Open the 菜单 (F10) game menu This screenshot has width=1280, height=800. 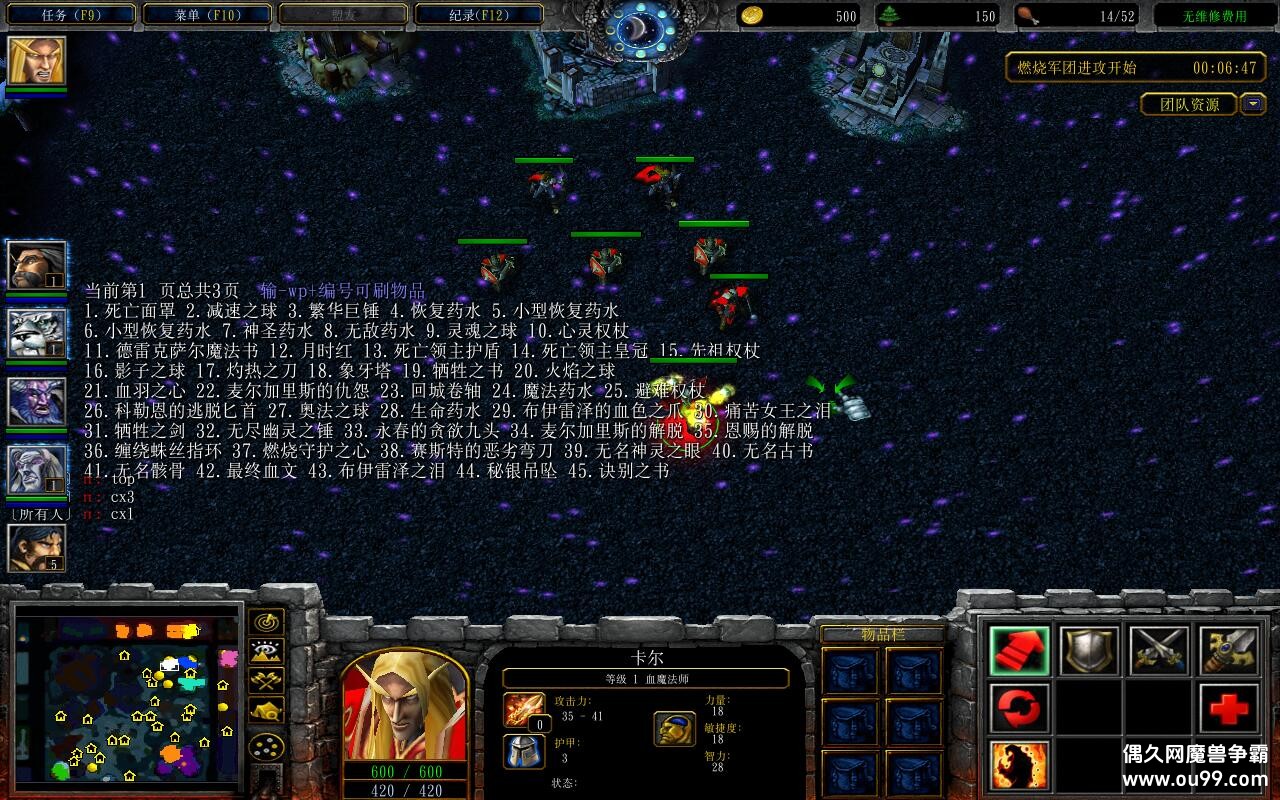pyautogui.click(x=207, y=15)
